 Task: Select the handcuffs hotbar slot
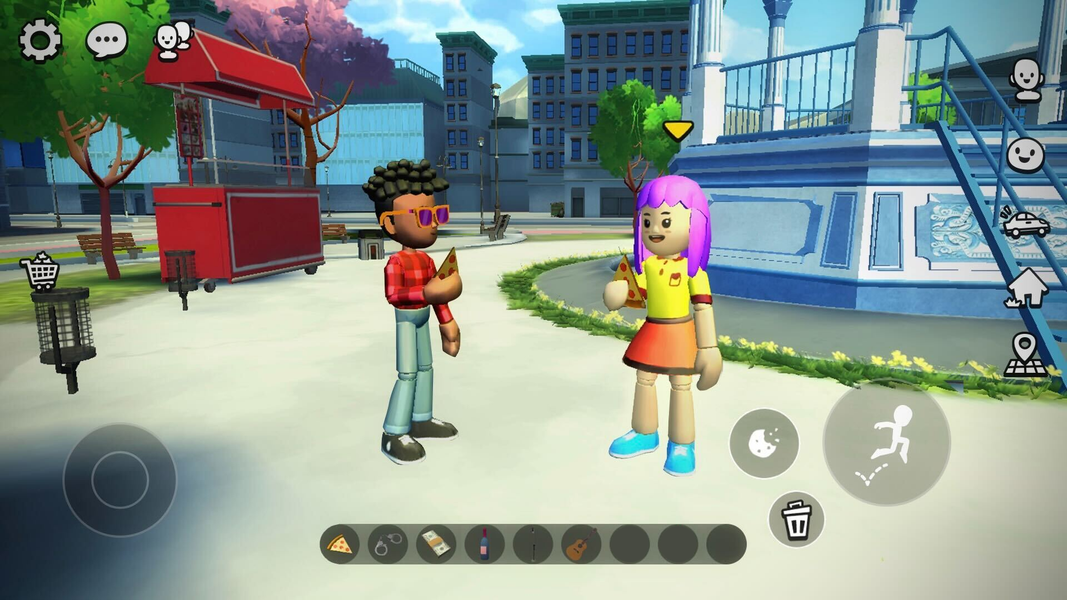click(x=388, y=545)
